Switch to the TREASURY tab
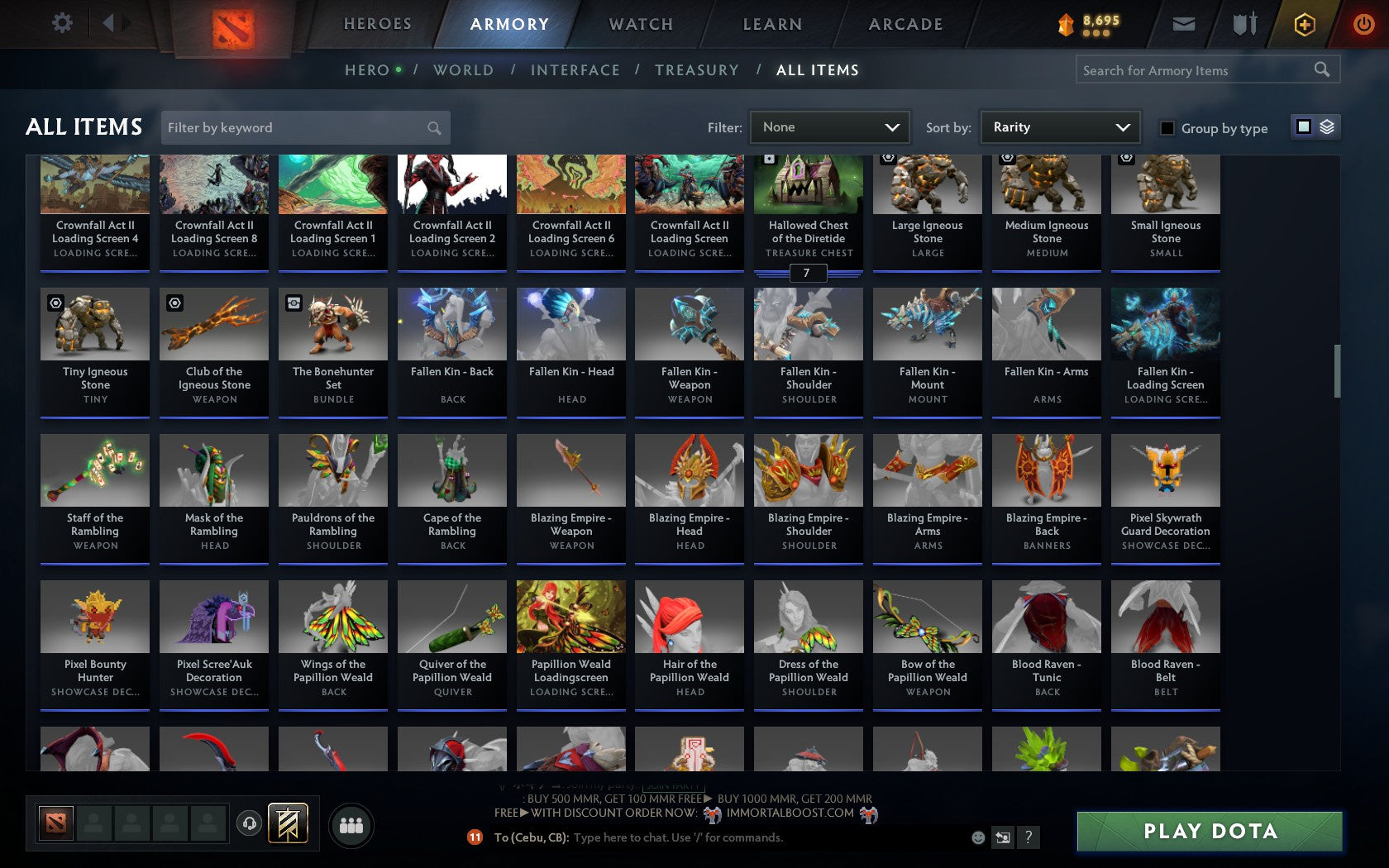The height and width of the screenshot is (868, 1389). point(697,70)
